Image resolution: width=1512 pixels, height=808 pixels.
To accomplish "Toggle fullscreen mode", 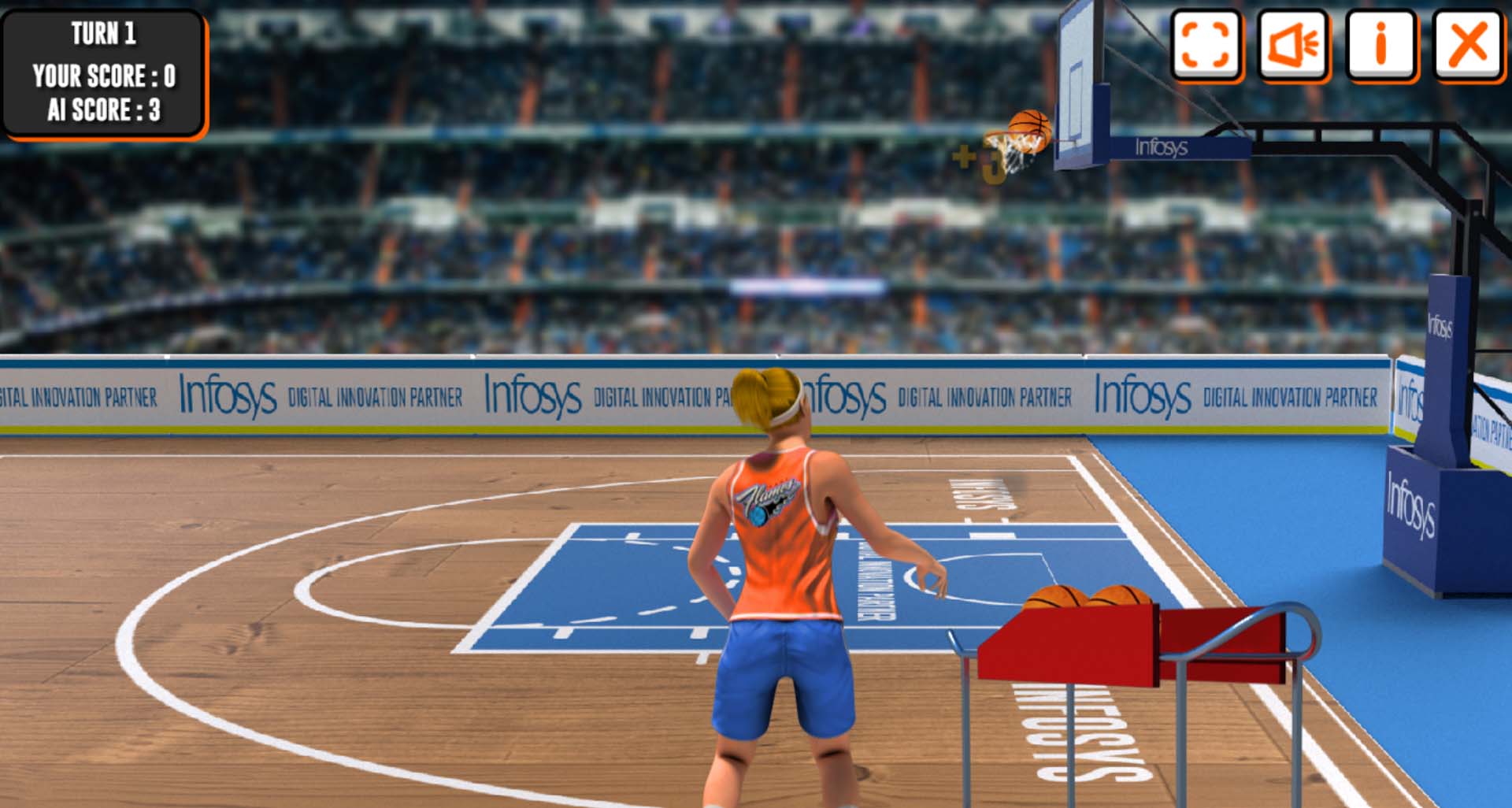I will (1206, 44).
